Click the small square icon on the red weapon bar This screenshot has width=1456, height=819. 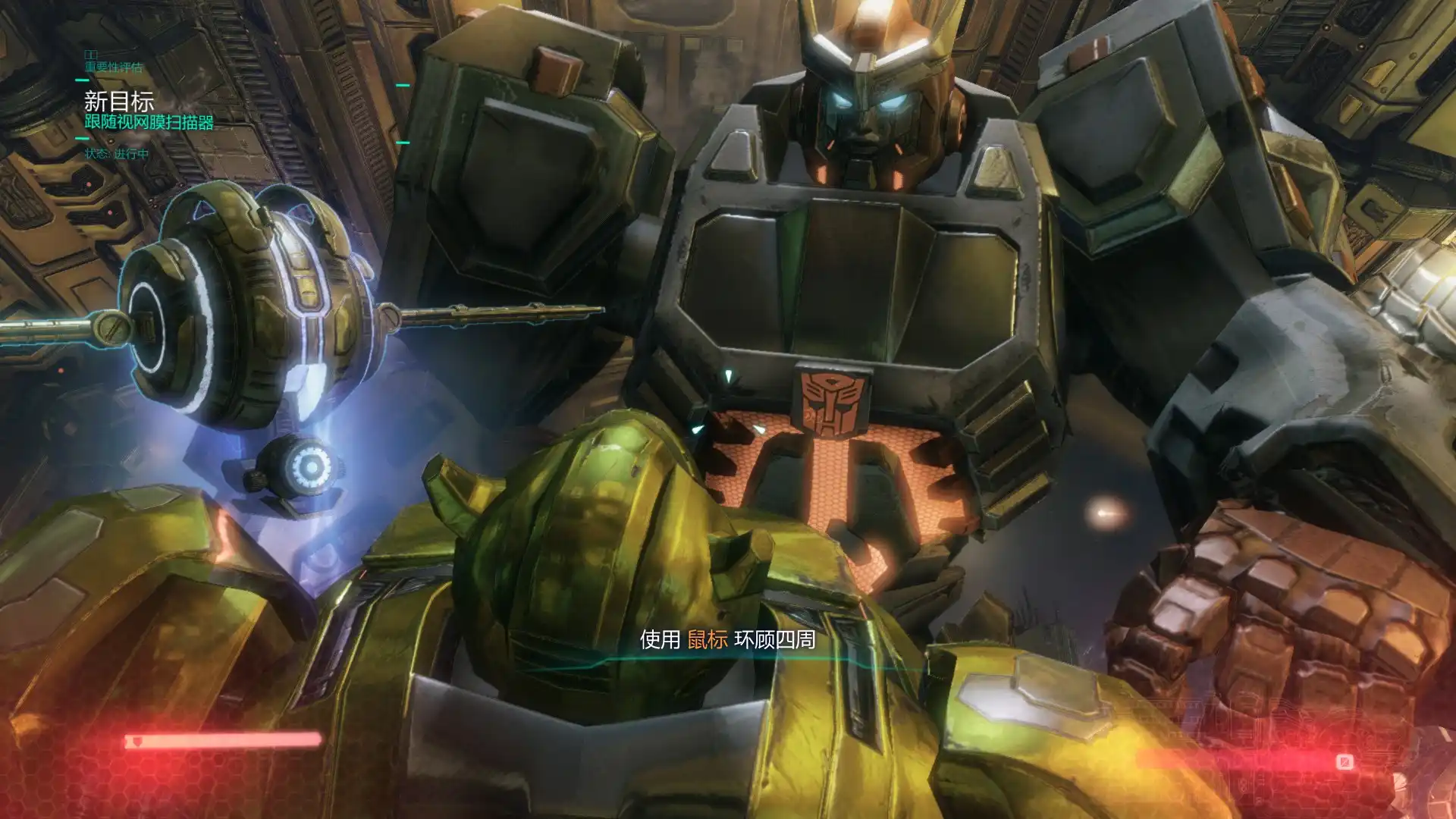click(1345, 761)
